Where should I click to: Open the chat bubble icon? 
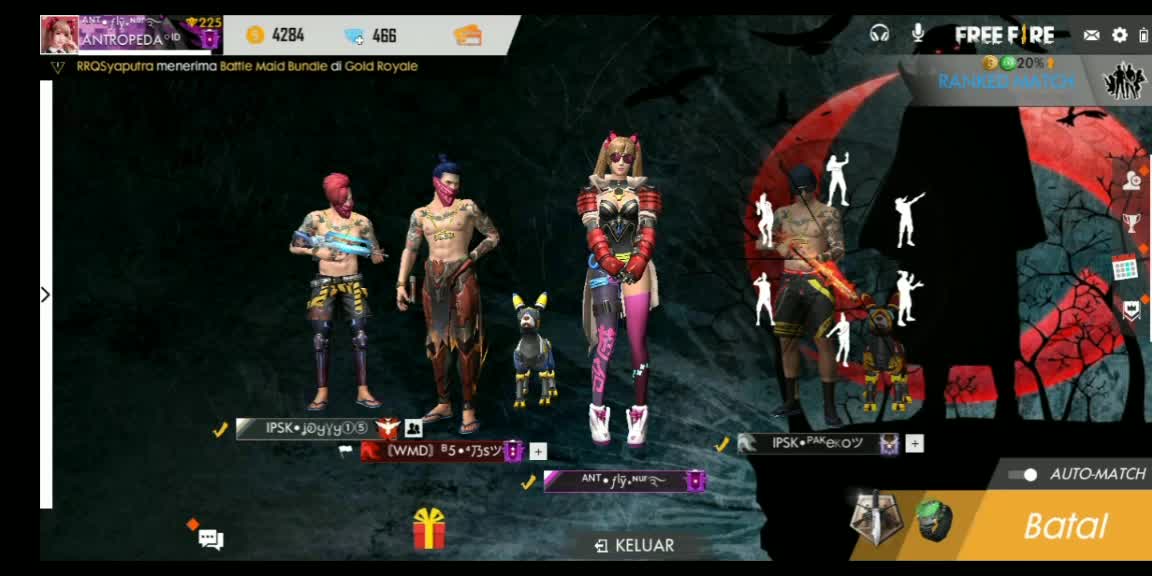211,540
